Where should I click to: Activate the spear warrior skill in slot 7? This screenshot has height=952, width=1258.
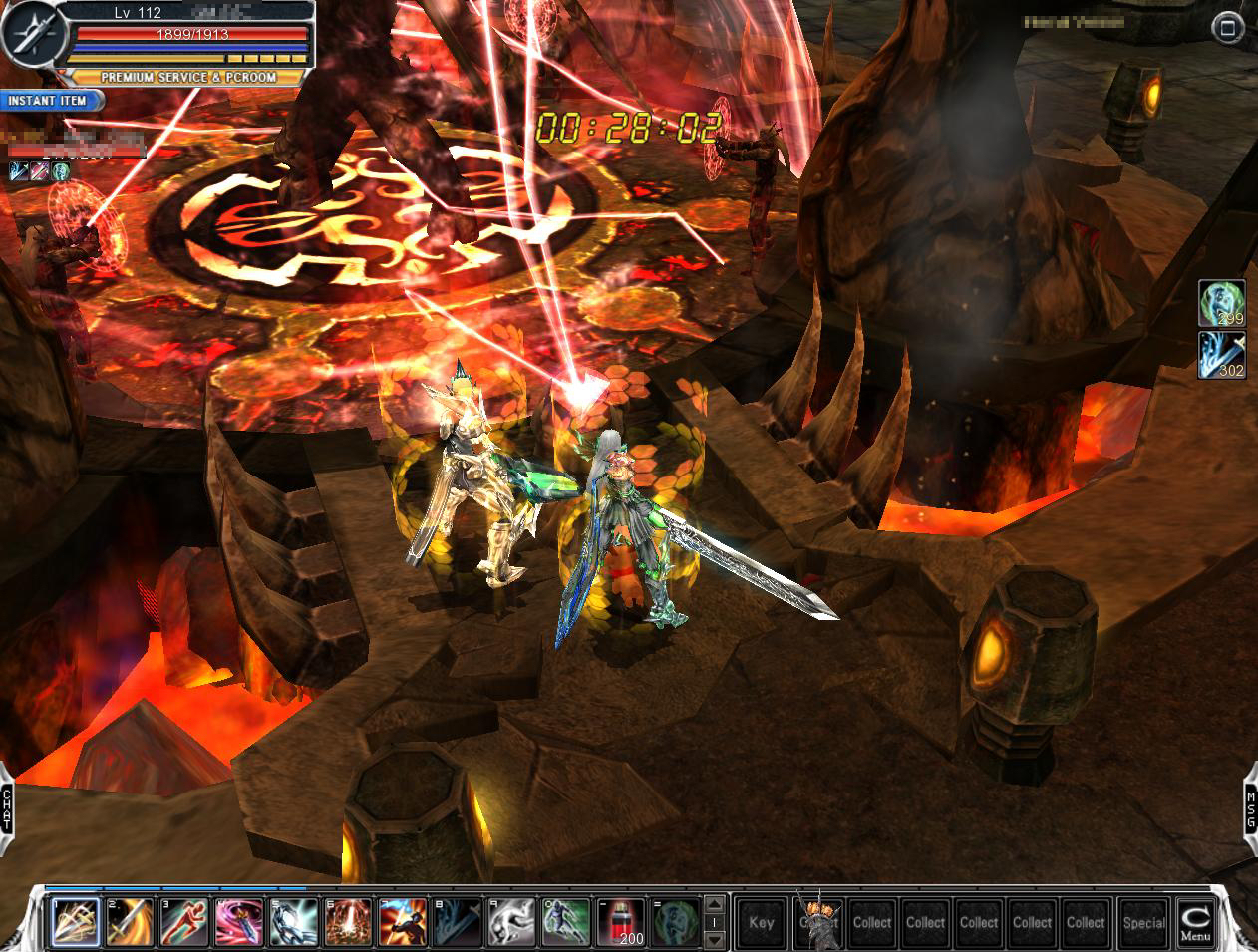pos(403,922)
